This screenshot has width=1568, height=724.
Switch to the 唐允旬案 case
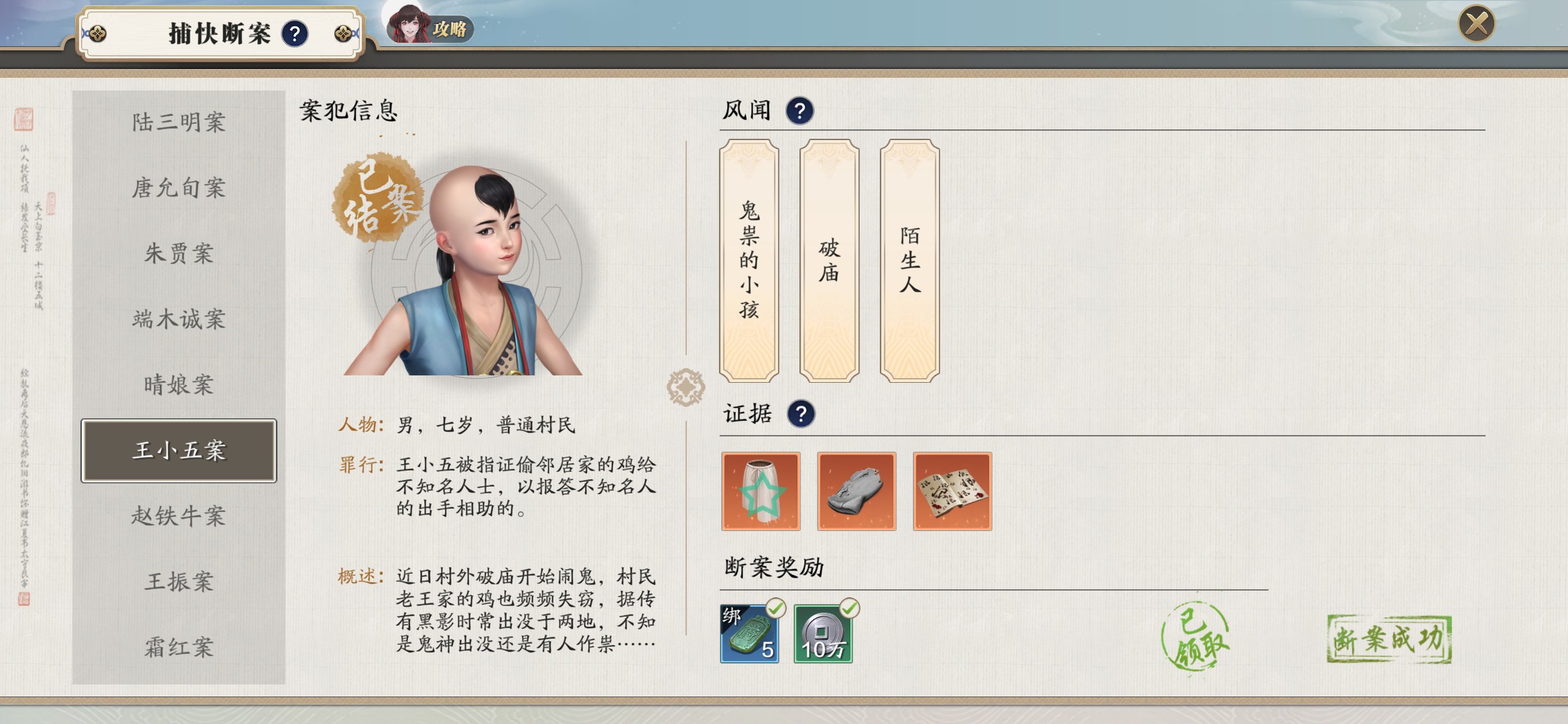coord(178,188)
